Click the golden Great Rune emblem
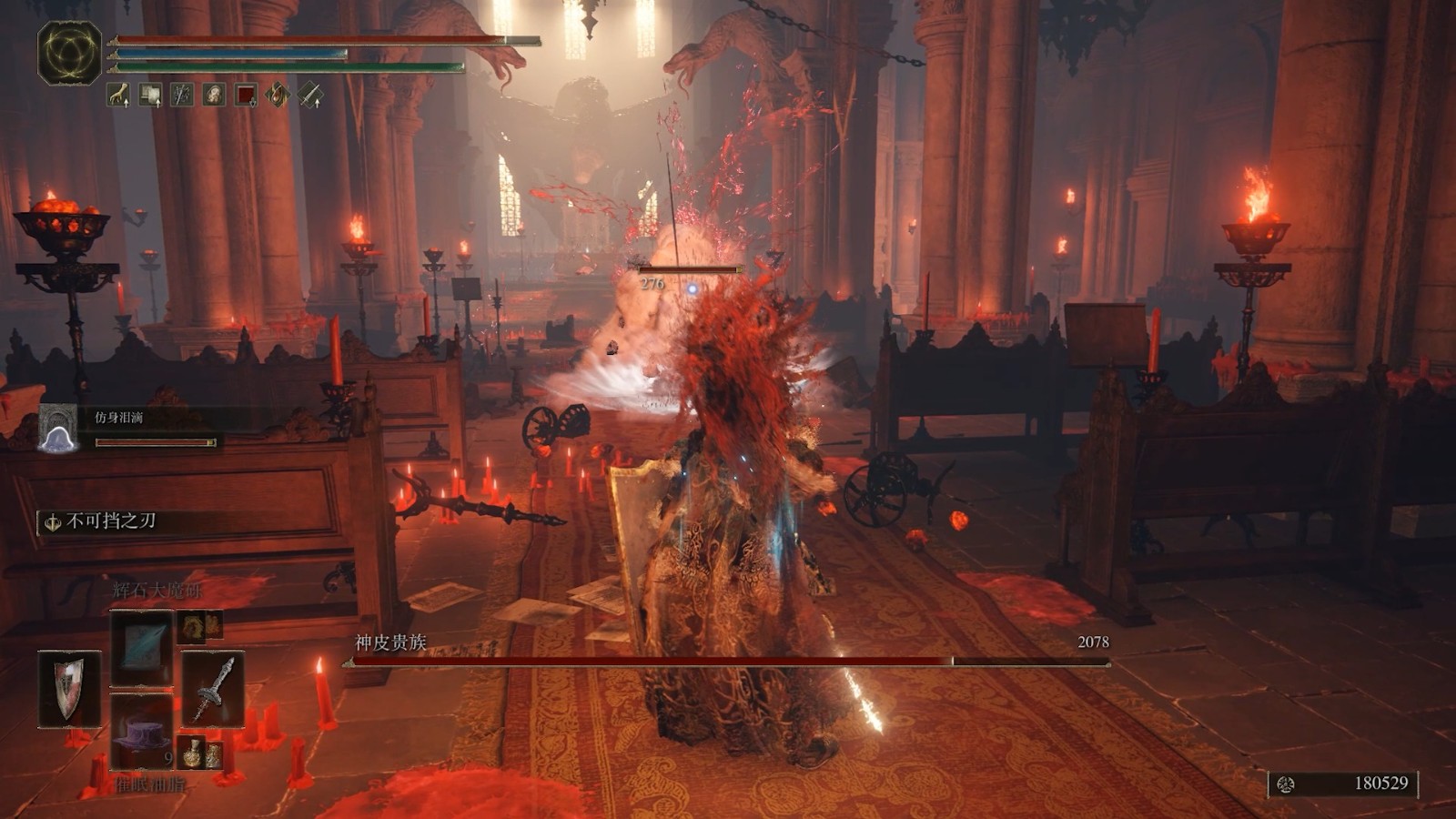The image size is (1456, 819). pyautogui.click(x=69, y=53)
